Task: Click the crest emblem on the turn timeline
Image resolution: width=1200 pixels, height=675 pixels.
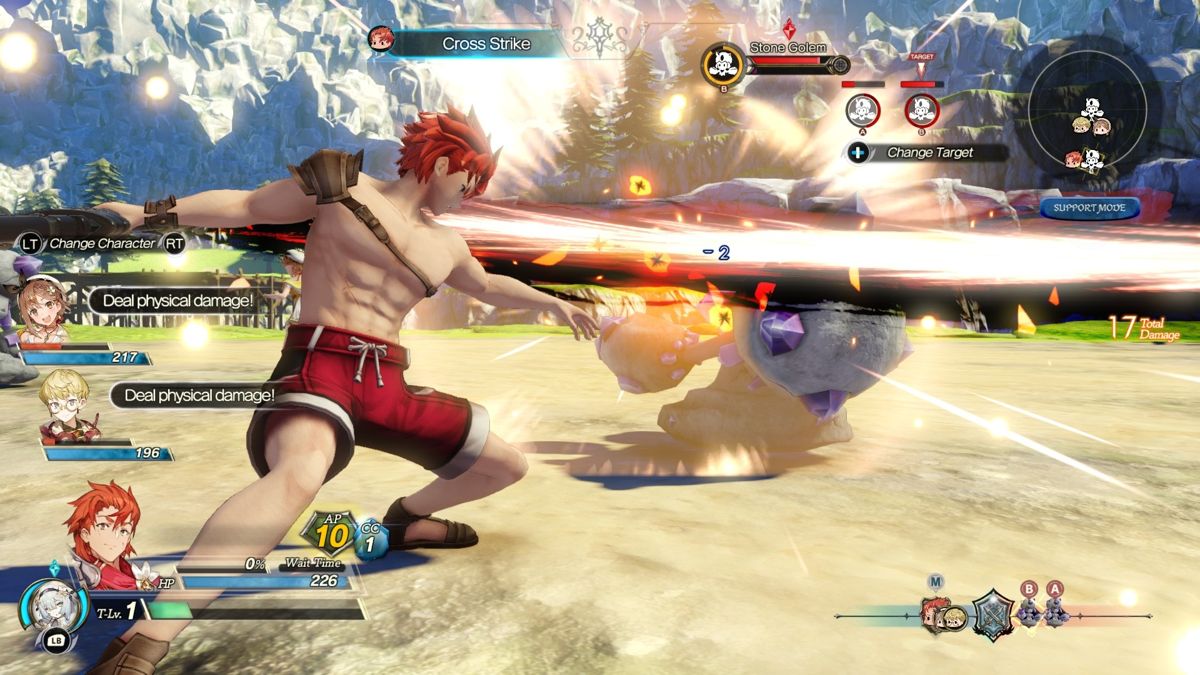Action: [992, 612]
